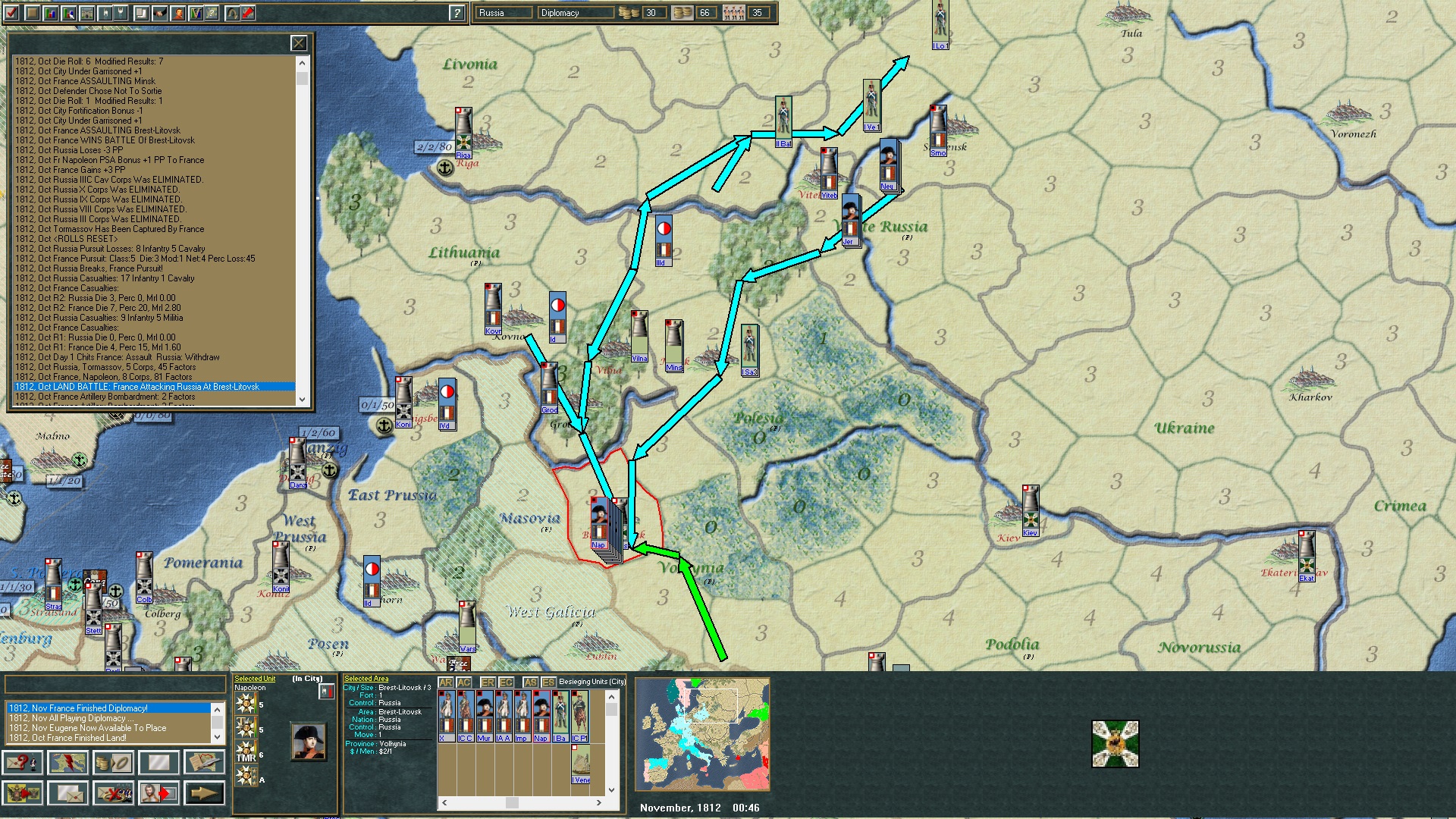Screen dimensions: 1456x819
Task: Toggle the AR filter in the besieging units panel
Action: pyautogui.click(x=447, y=683)
